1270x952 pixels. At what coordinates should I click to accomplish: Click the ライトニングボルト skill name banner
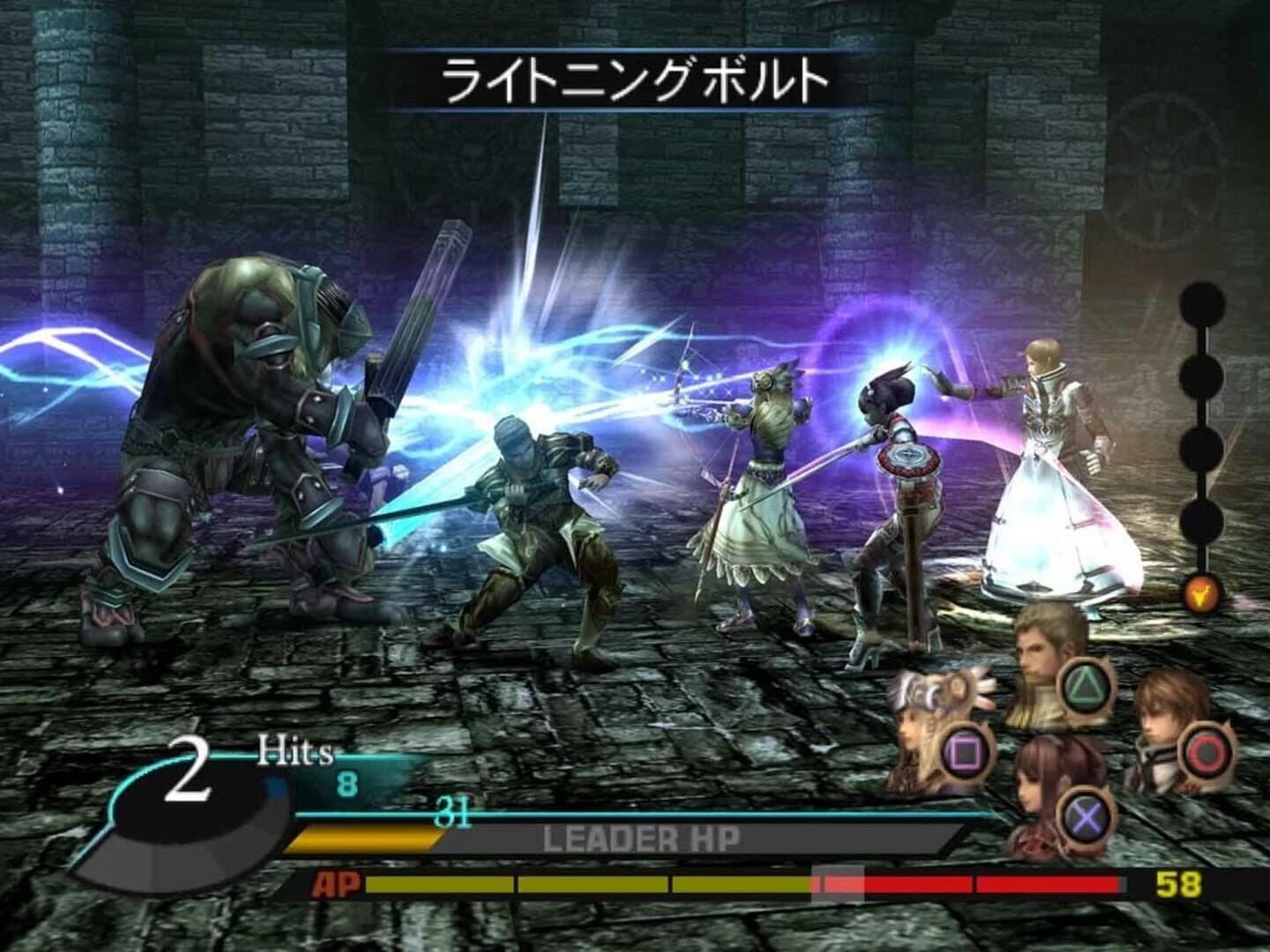[635, 79]
